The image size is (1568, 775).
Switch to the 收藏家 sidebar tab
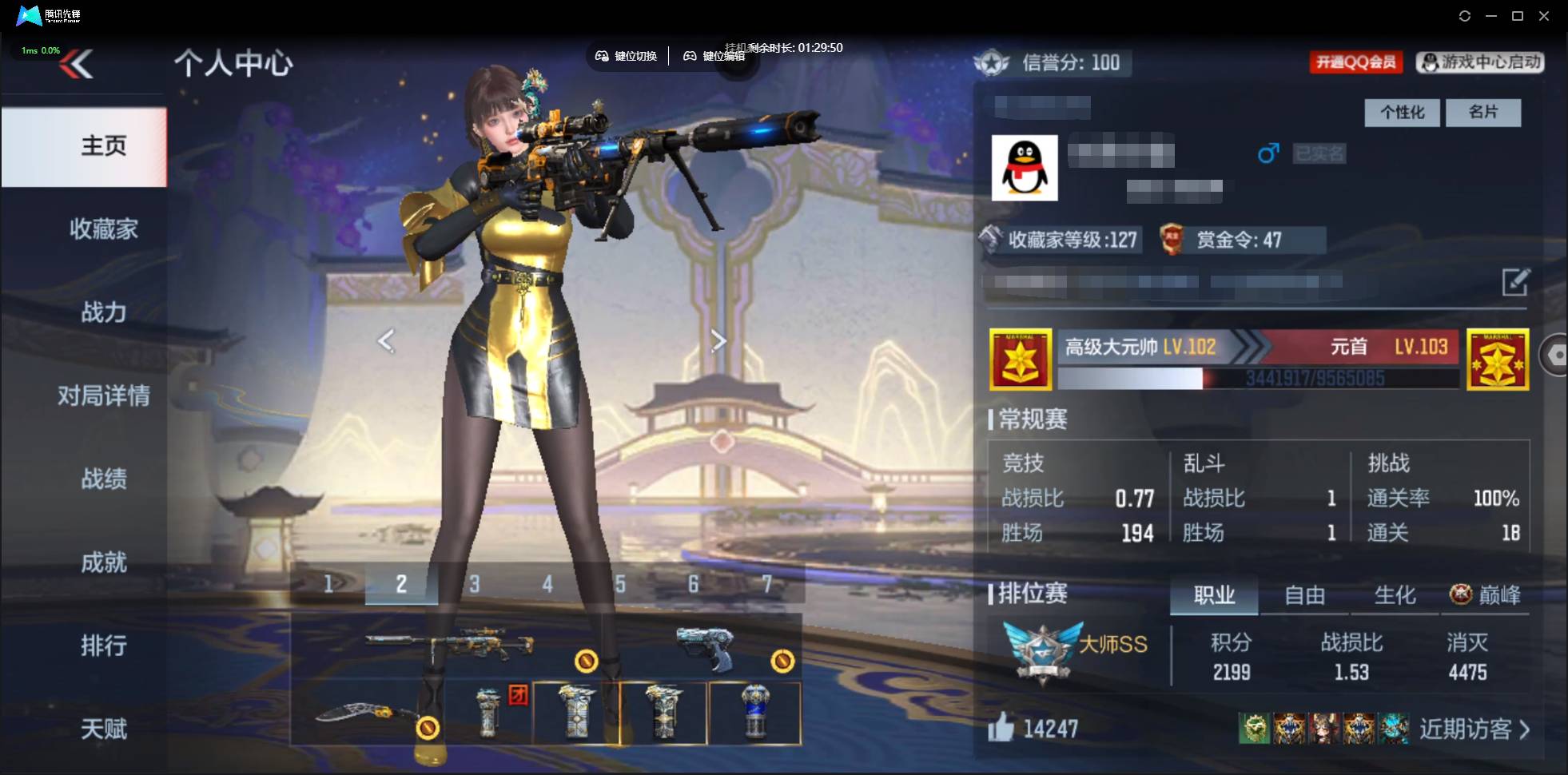[x=105, y=229]
